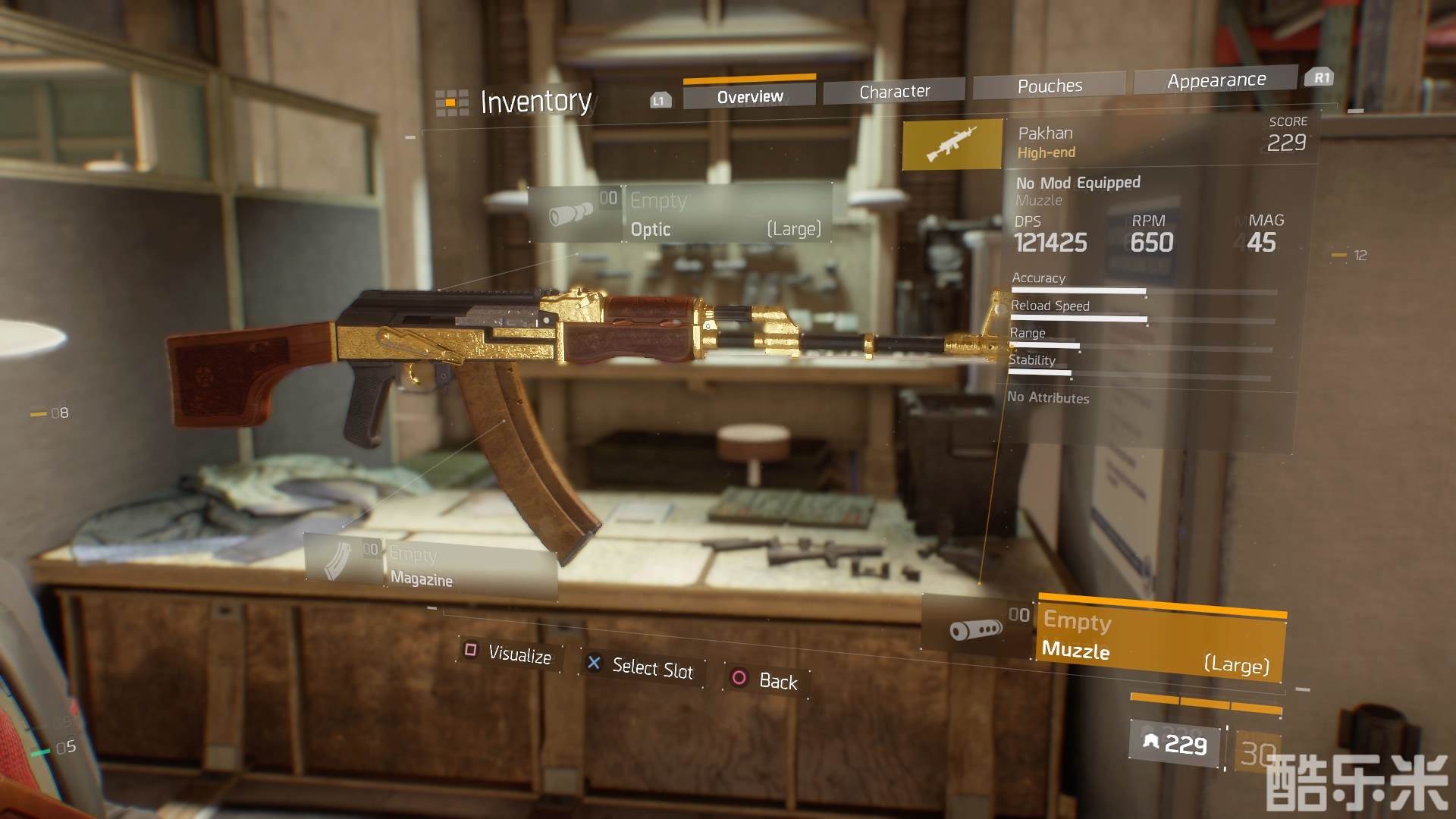
Task: Choose the Select Slot option
Action: [642, 667]
